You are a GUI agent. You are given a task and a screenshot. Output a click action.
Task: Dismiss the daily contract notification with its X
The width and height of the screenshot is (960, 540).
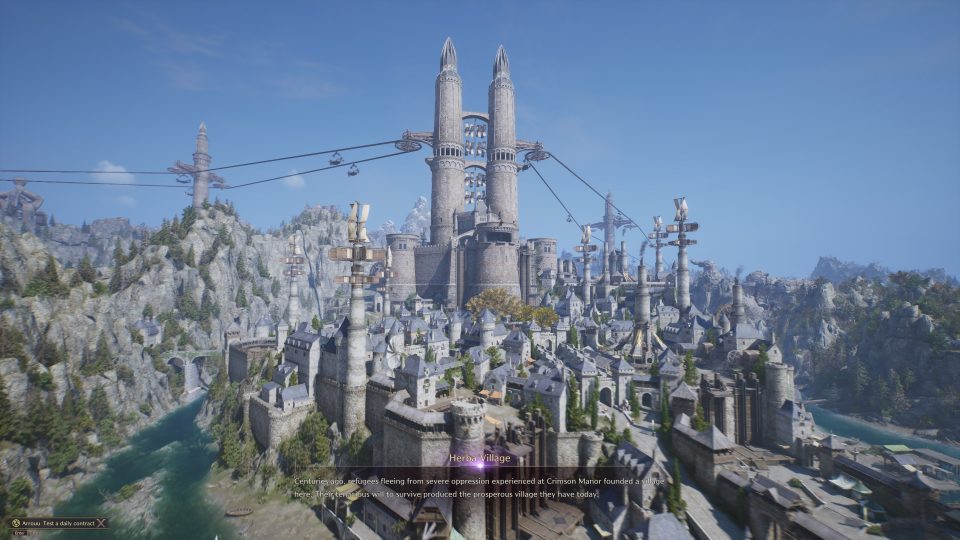tap(102, 522)
